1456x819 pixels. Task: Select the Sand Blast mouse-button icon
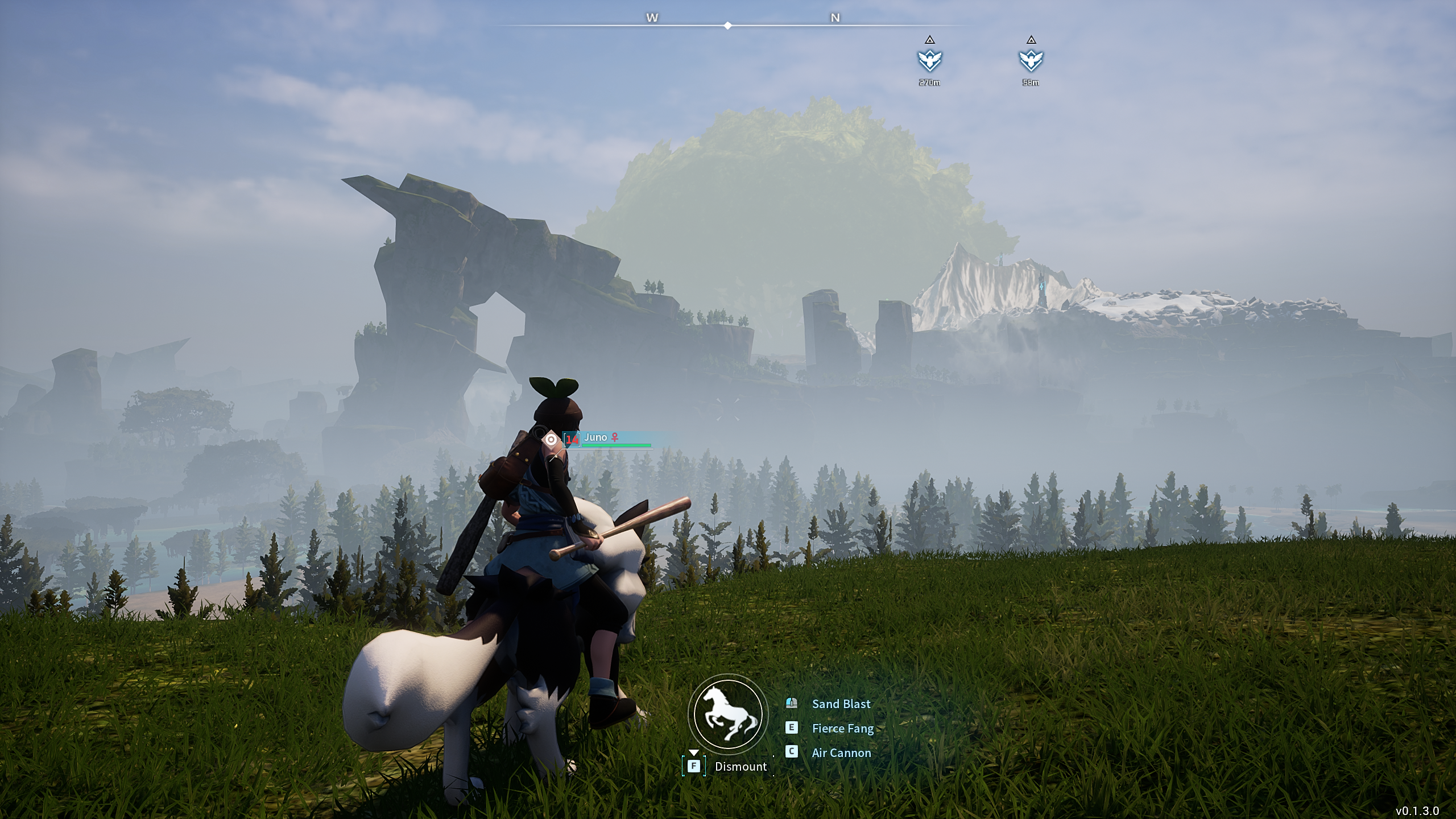point(791,704)
